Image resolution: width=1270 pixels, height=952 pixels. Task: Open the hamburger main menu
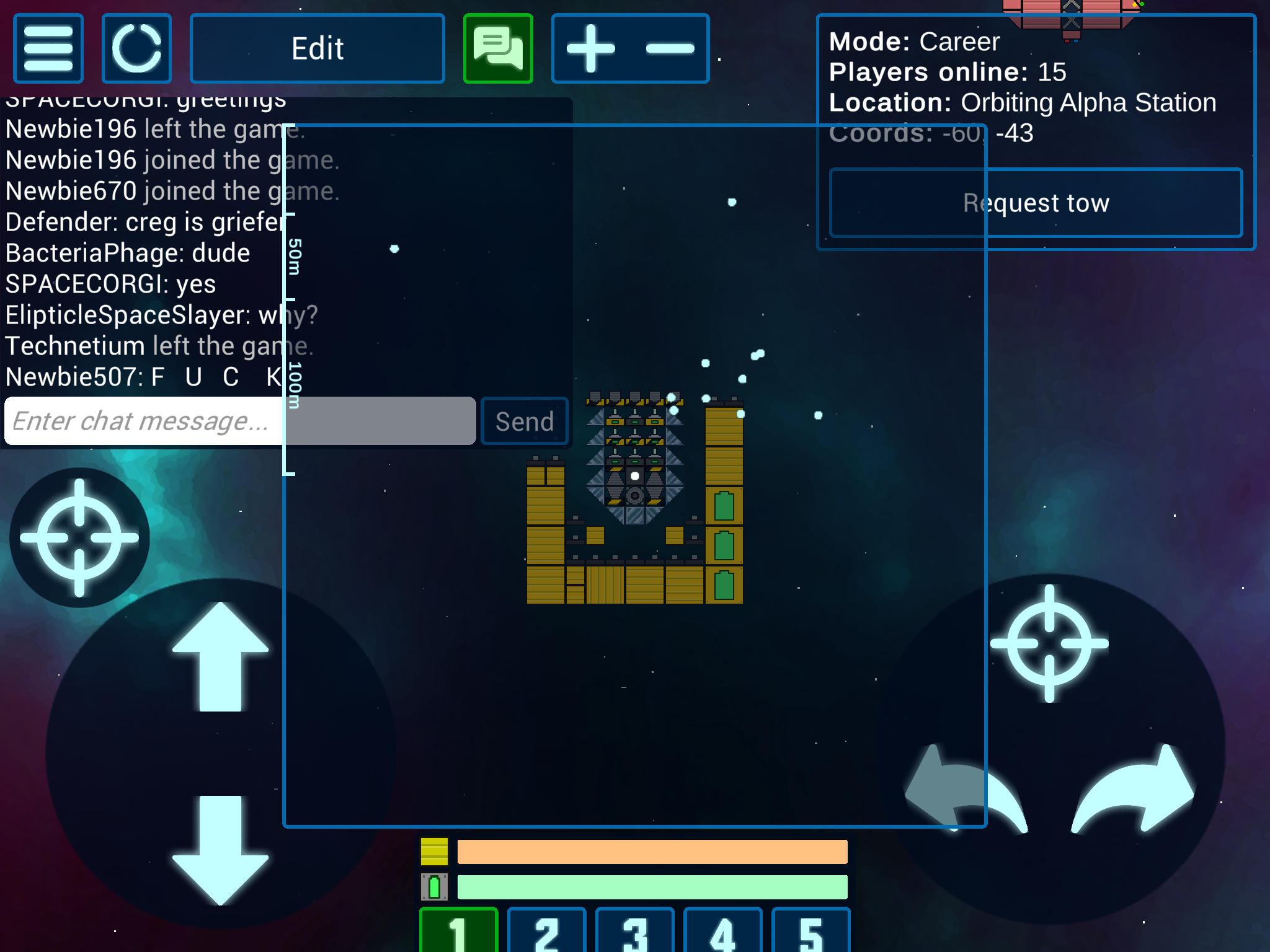click(48, 48)
